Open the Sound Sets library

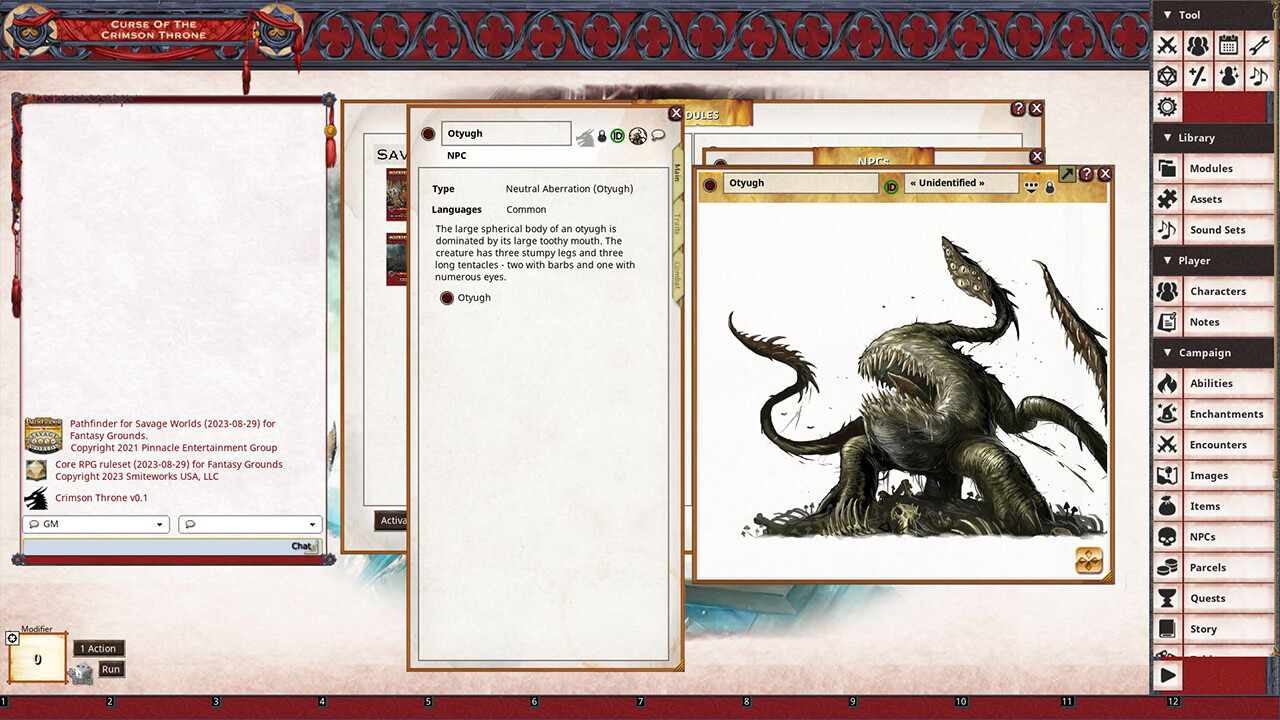pos(1213,229)
